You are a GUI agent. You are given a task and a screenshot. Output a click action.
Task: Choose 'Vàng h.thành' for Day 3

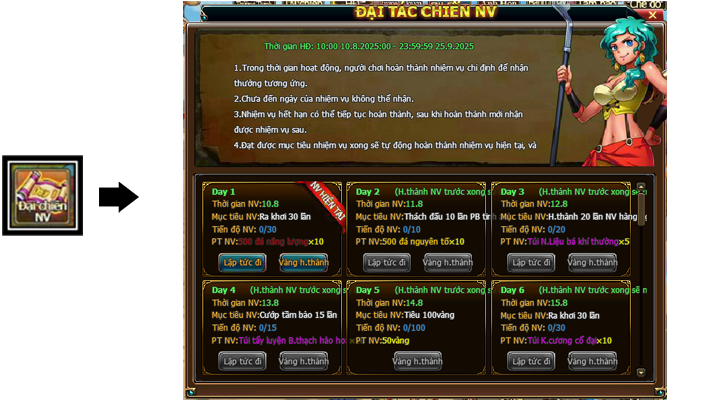[x=592, y=262]
